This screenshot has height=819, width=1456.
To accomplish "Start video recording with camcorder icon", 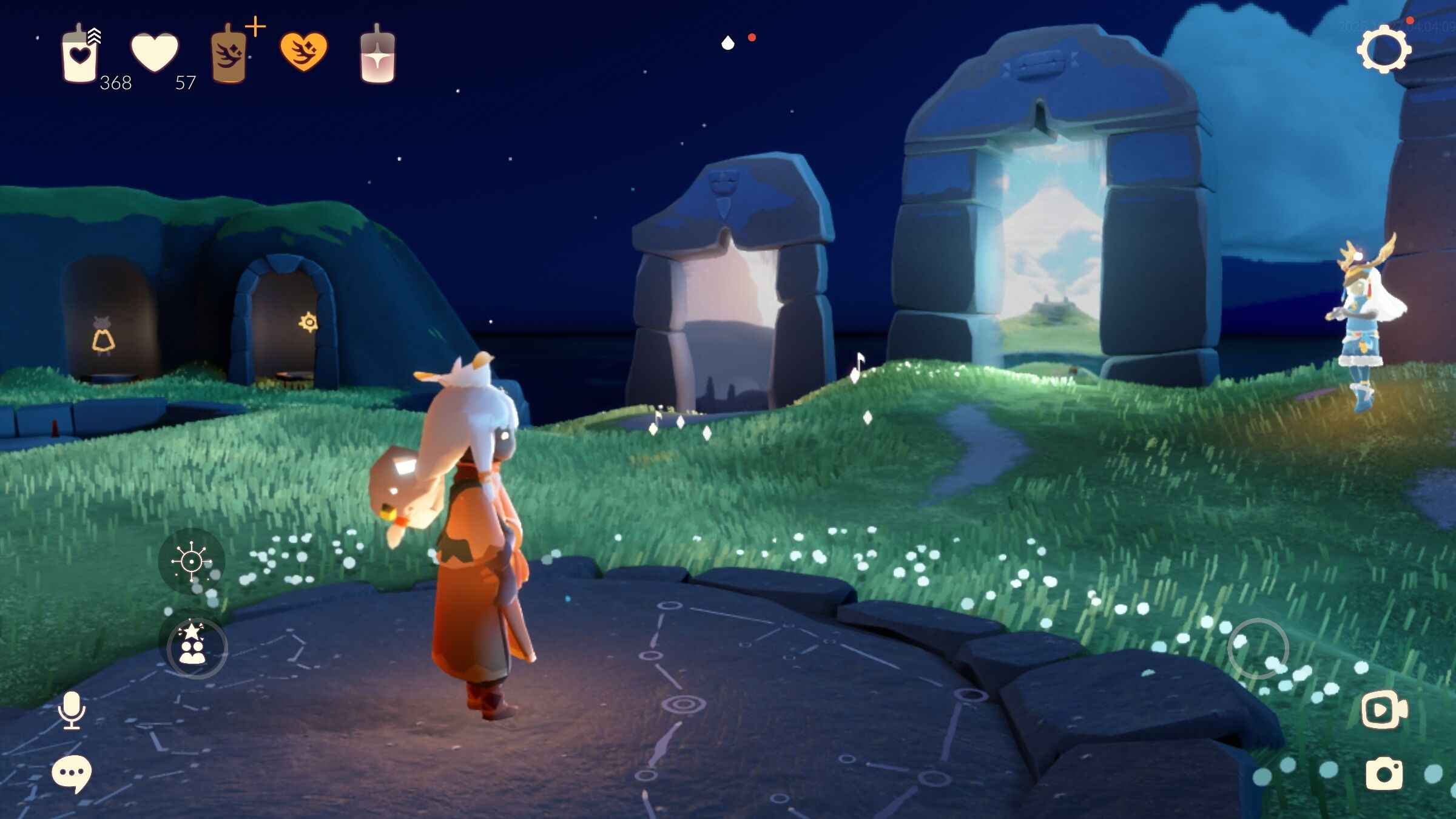I will pos(1384,709).
